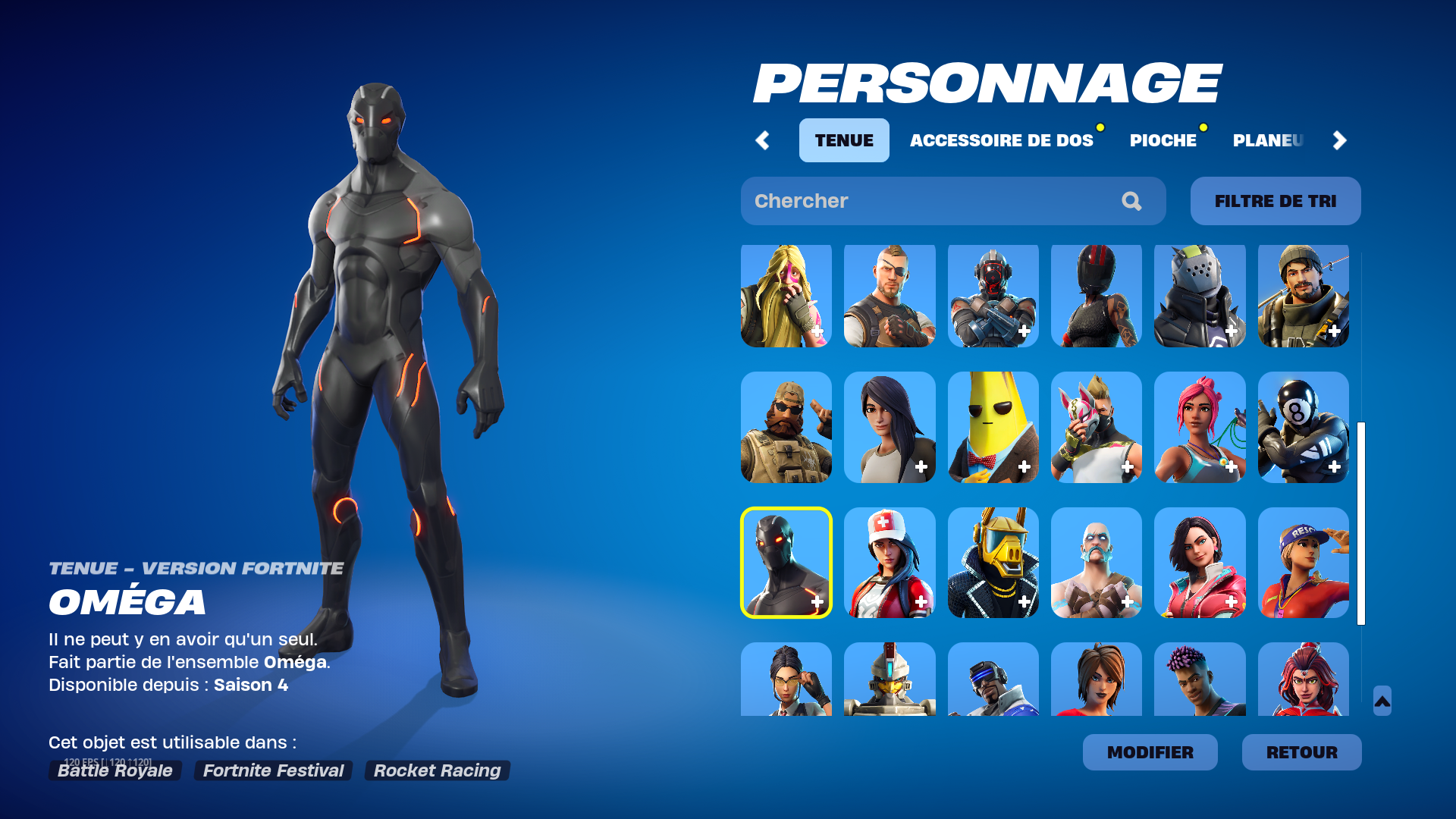Image resolution: width=1456 pixels, height=819 pixels.
Task: Click the MODIFIER button
Action: (1150, 752)
